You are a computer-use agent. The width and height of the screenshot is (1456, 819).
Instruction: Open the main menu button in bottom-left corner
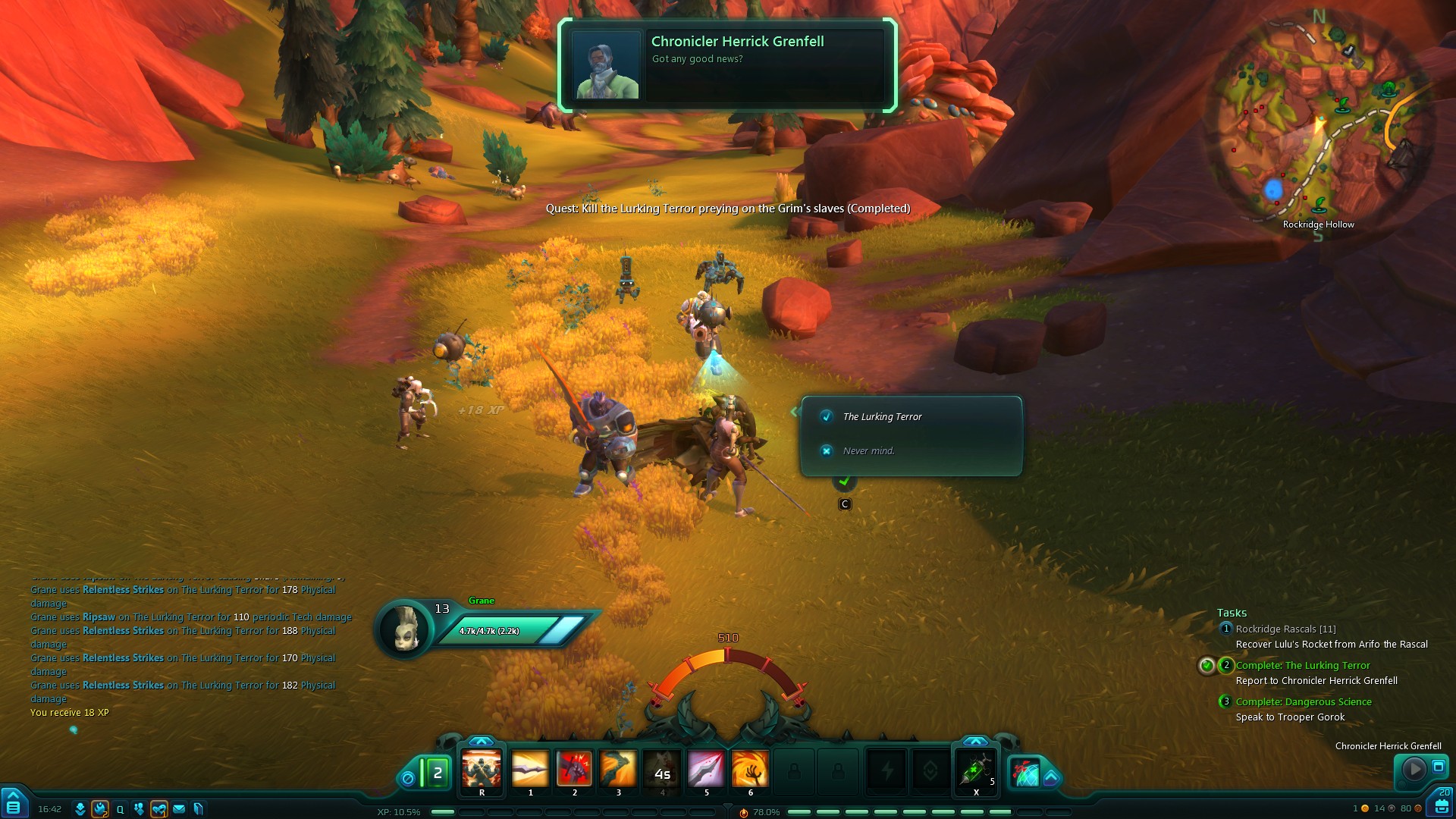pyautogui.click(x=13, y=804)
